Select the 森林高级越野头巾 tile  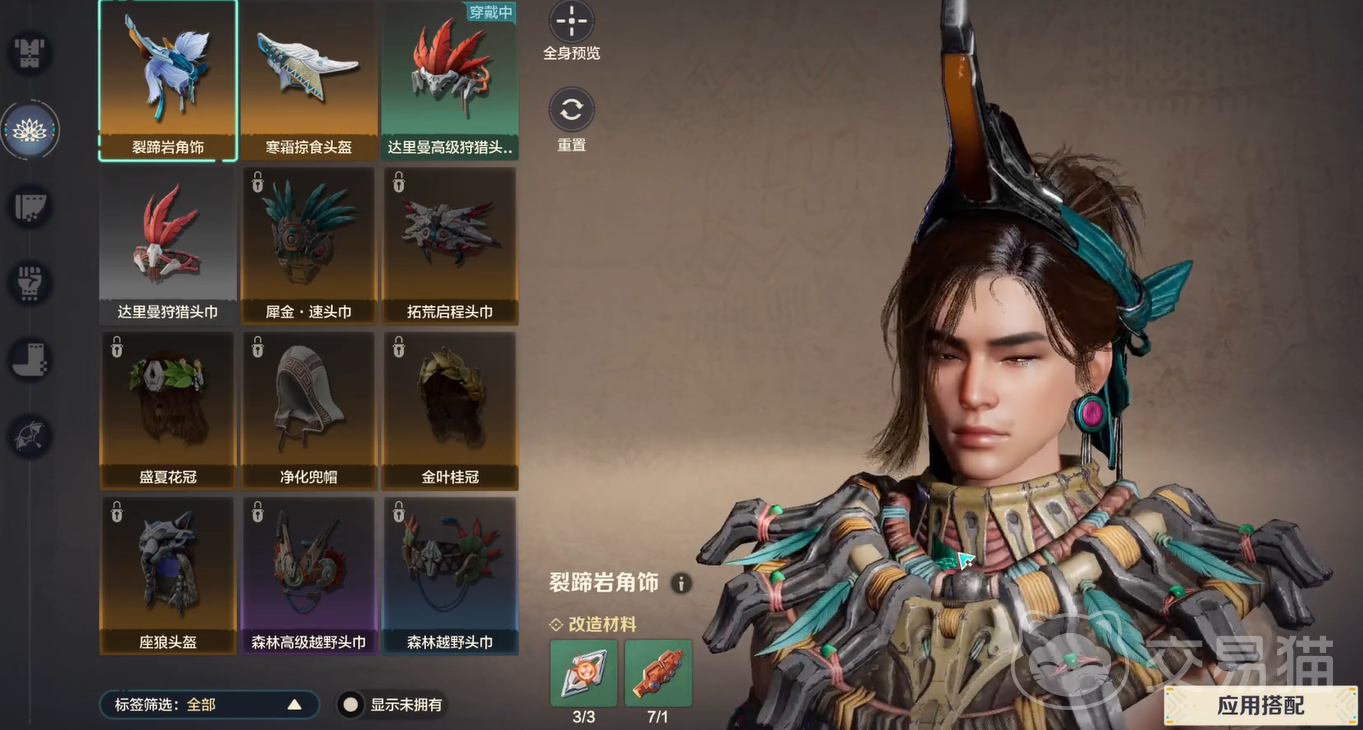click(x=309, y=575)
